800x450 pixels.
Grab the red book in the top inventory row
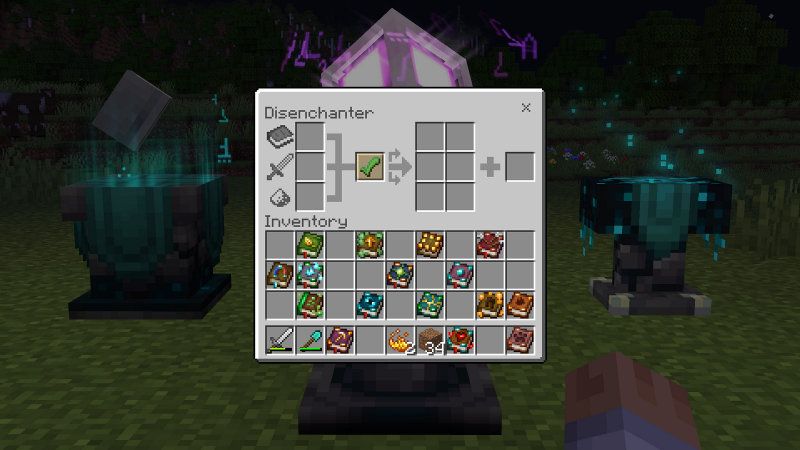[x=490, y=244]
